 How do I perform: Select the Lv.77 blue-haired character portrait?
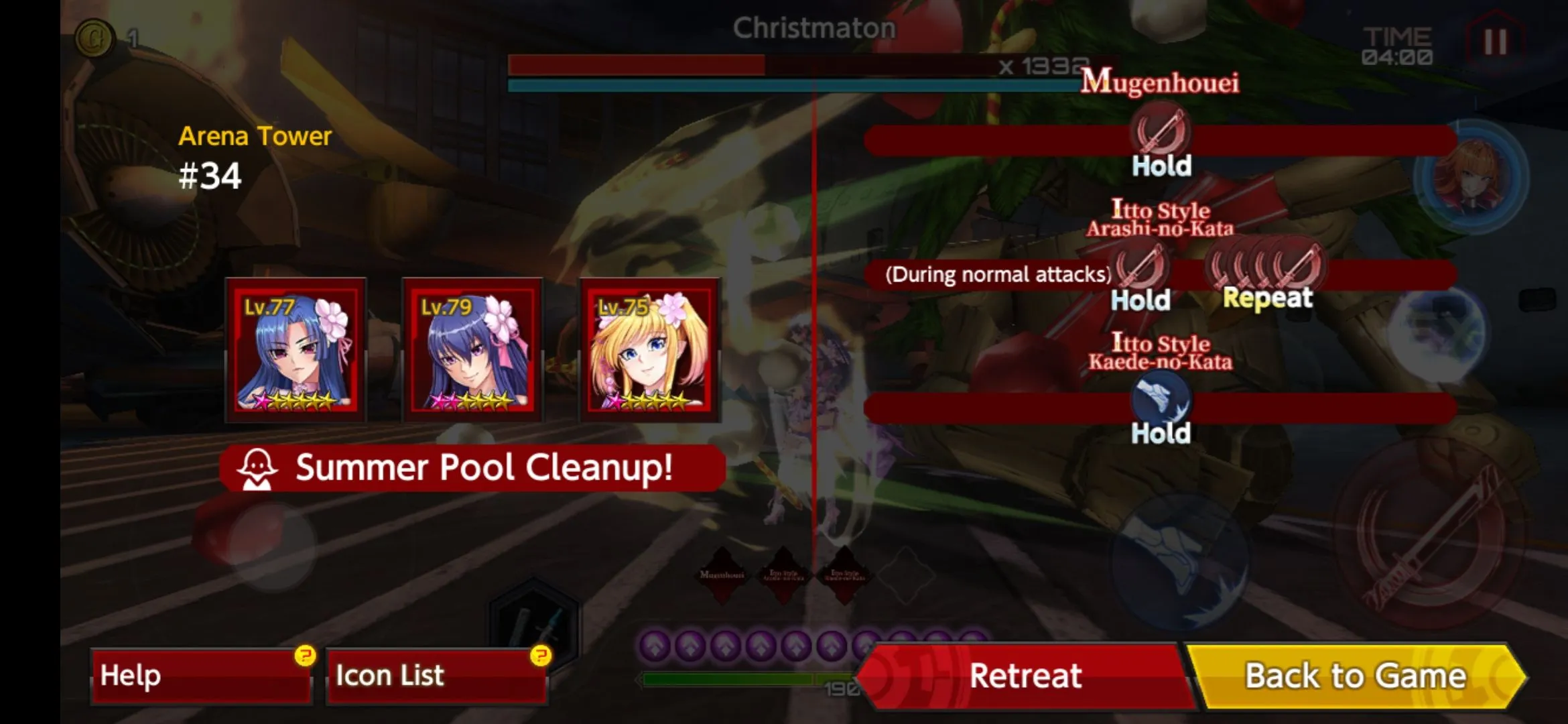(x=296, y=350)
